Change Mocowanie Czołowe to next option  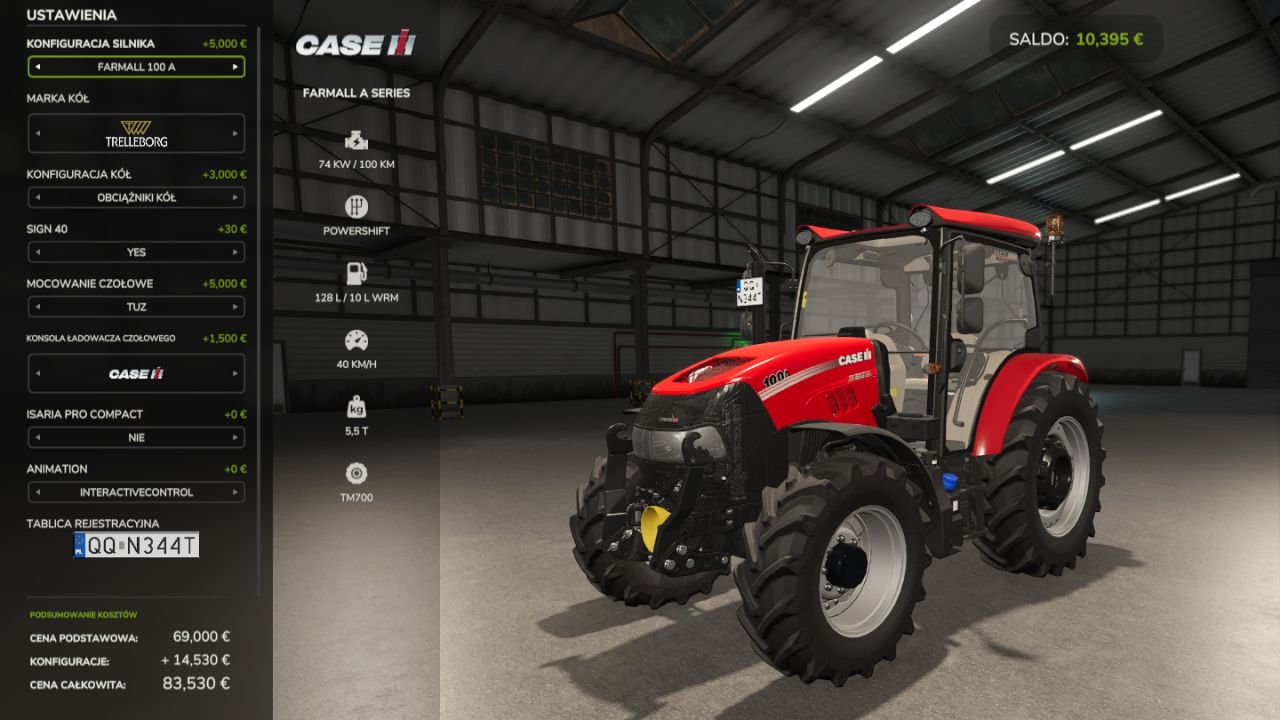[235, 307]
